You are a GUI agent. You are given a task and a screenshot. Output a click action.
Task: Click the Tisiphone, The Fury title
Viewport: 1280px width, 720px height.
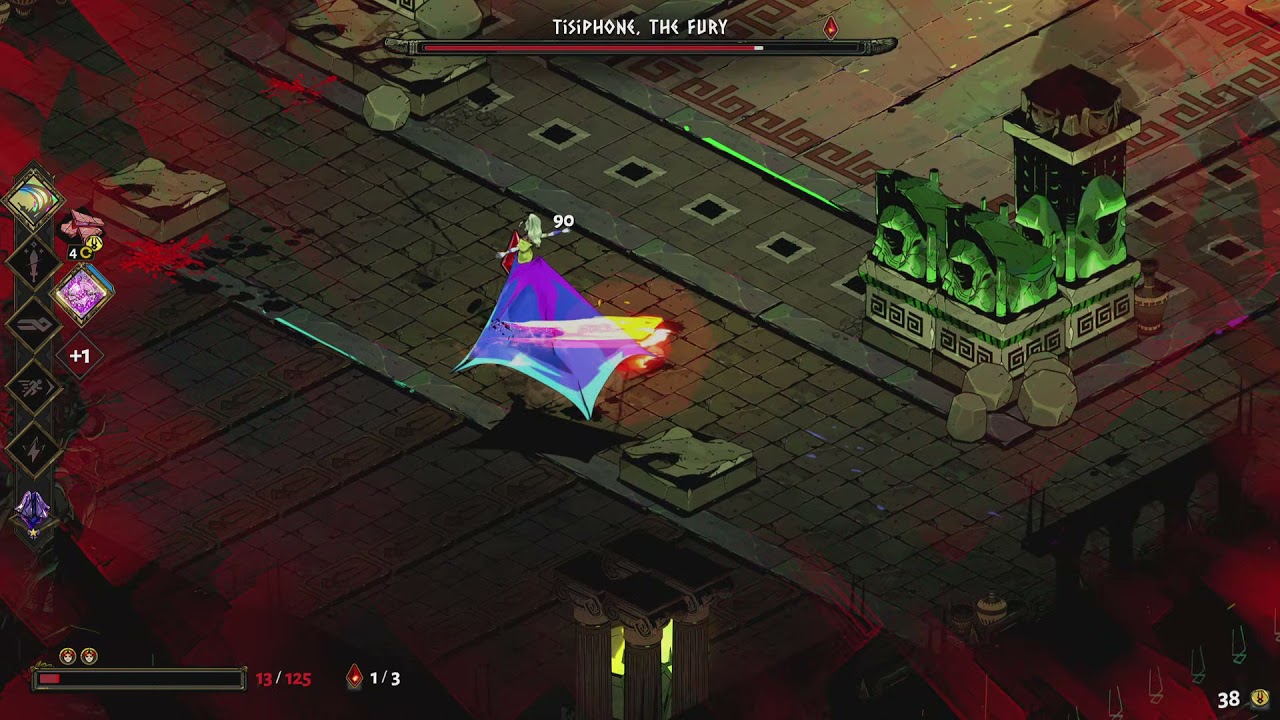click(640, 29)
